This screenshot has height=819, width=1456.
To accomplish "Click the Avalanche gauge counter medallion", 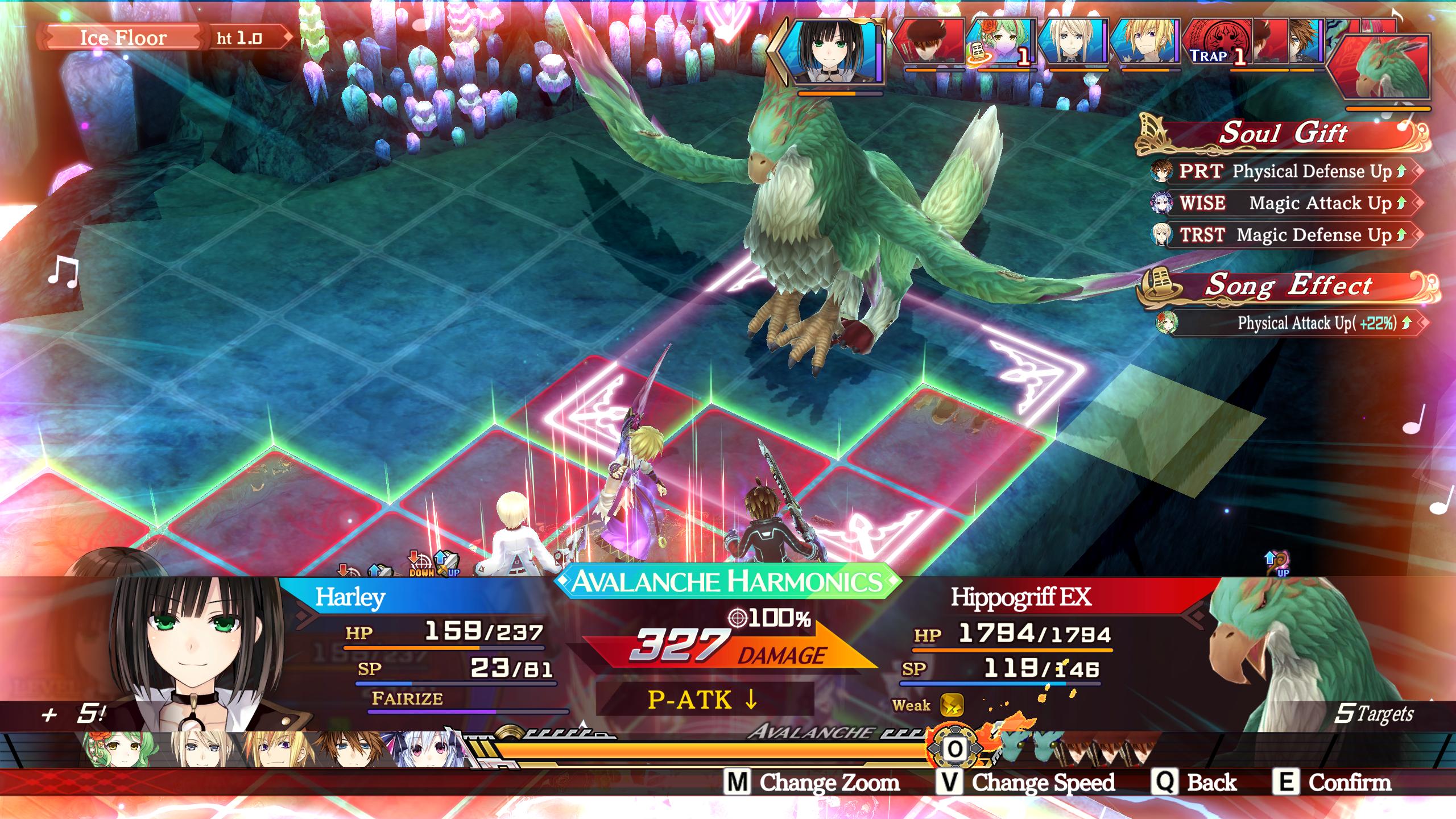I will 955,748.
